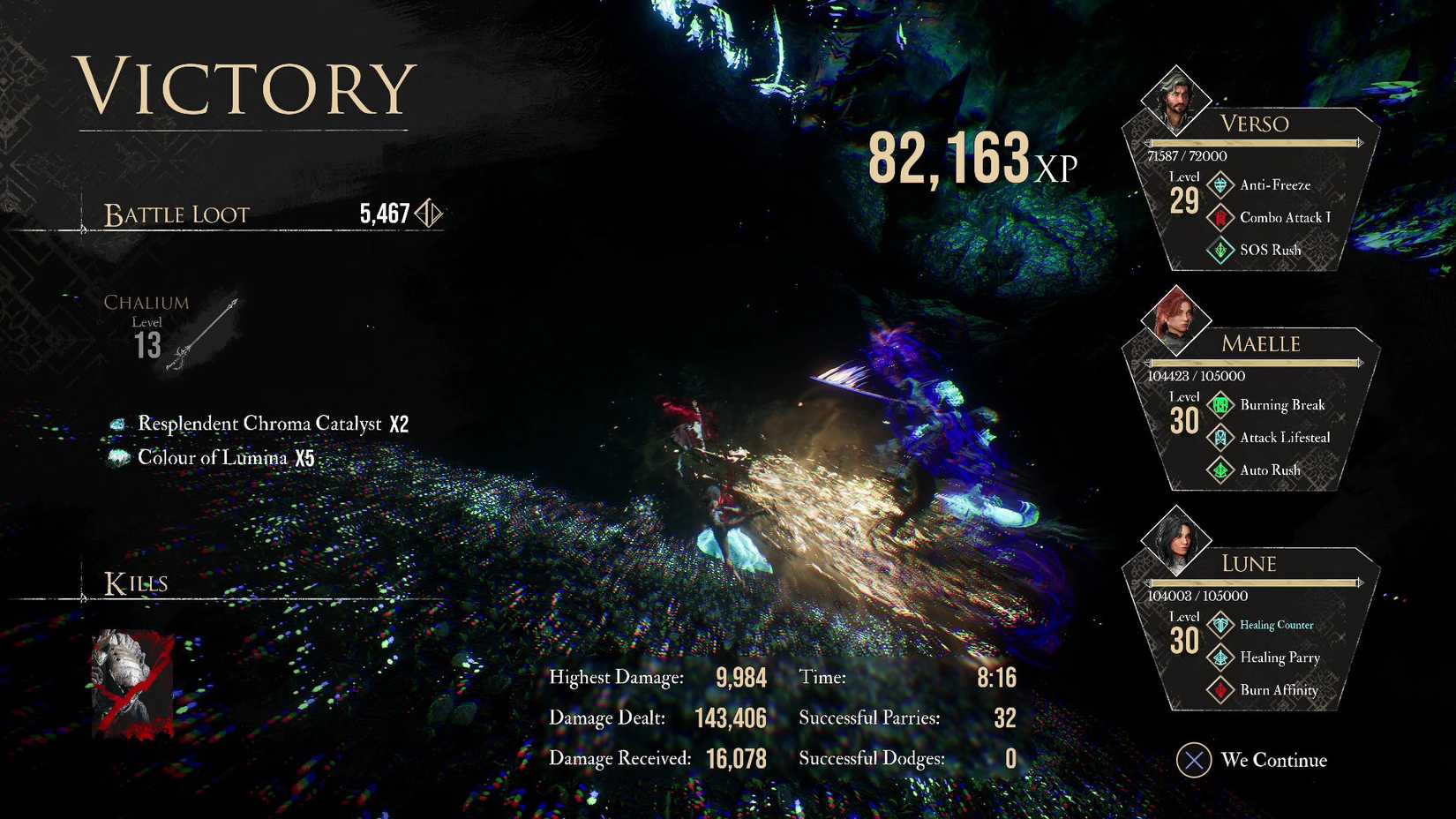Select the Healing Parry skill icon
Screen dimensions: 1456x819
point(1220,657)
